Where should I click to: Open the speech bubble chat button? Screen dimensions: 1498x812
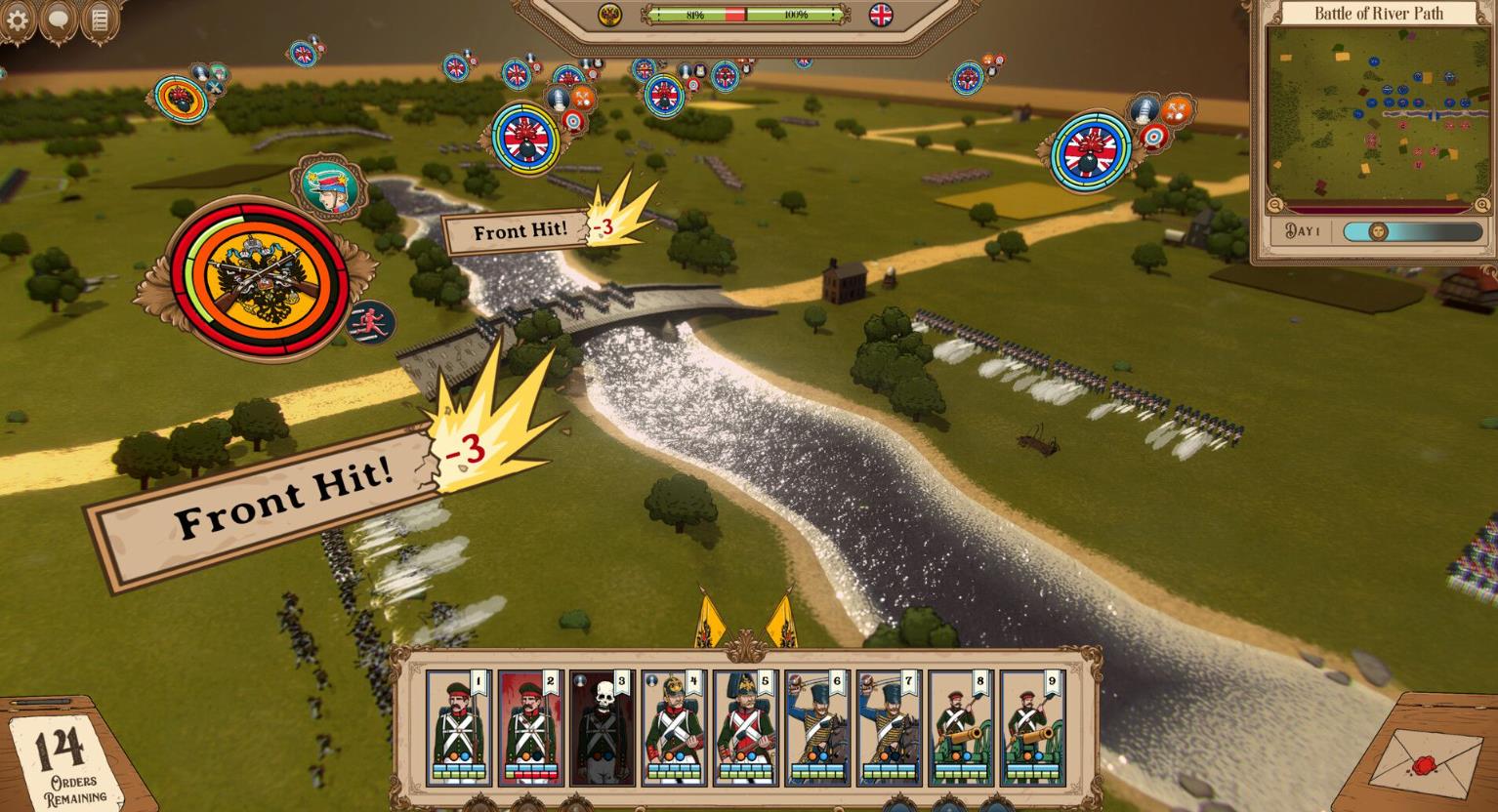58,20
